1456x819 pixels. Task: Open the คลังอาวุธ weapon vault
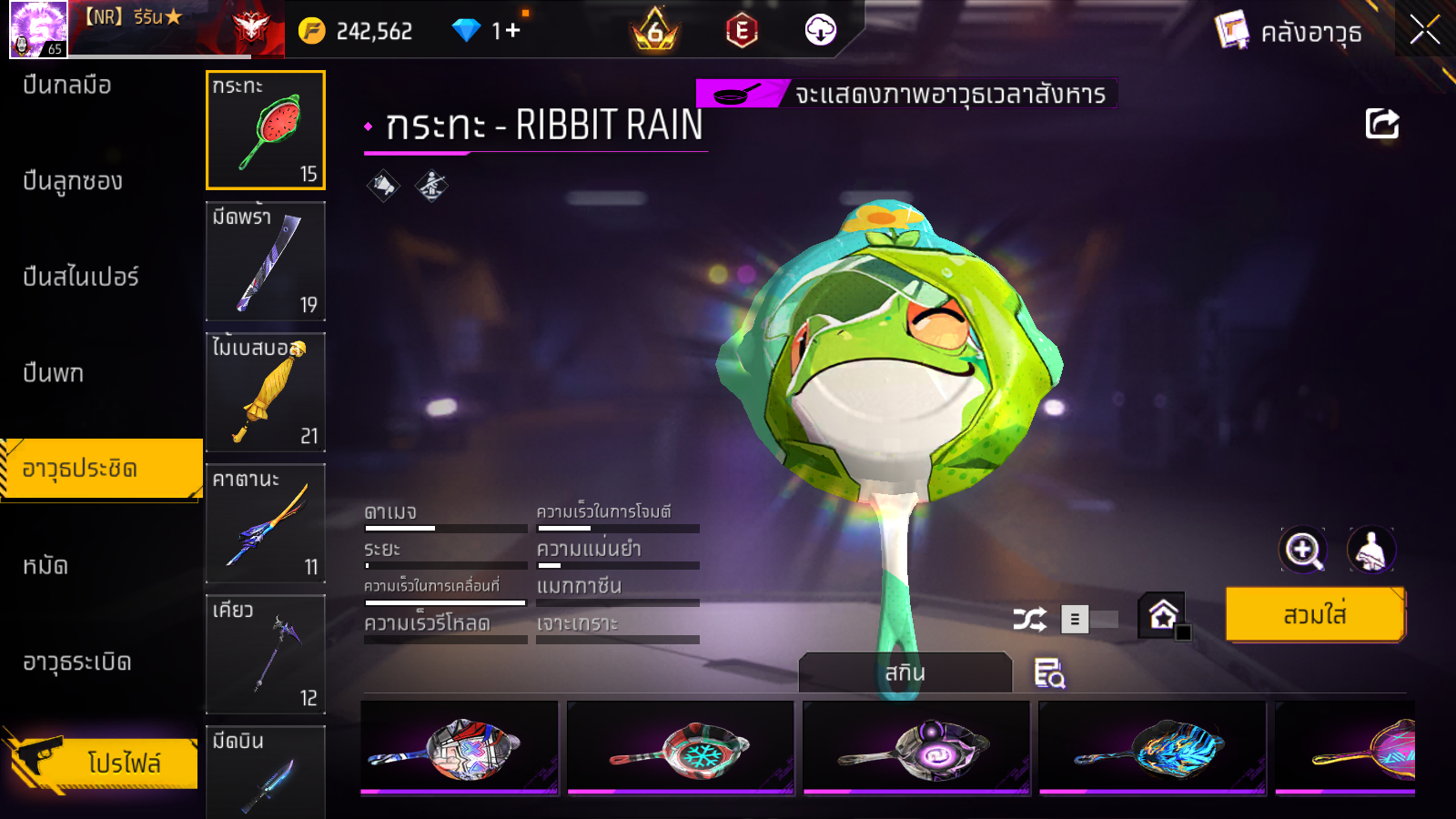tap(1289, 33)
